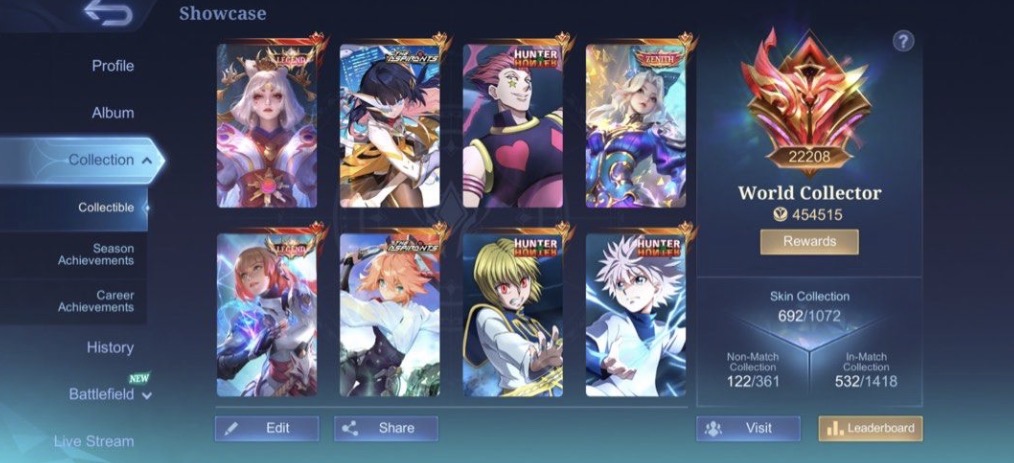Open the collector Leaderboard

pos(870,428)
